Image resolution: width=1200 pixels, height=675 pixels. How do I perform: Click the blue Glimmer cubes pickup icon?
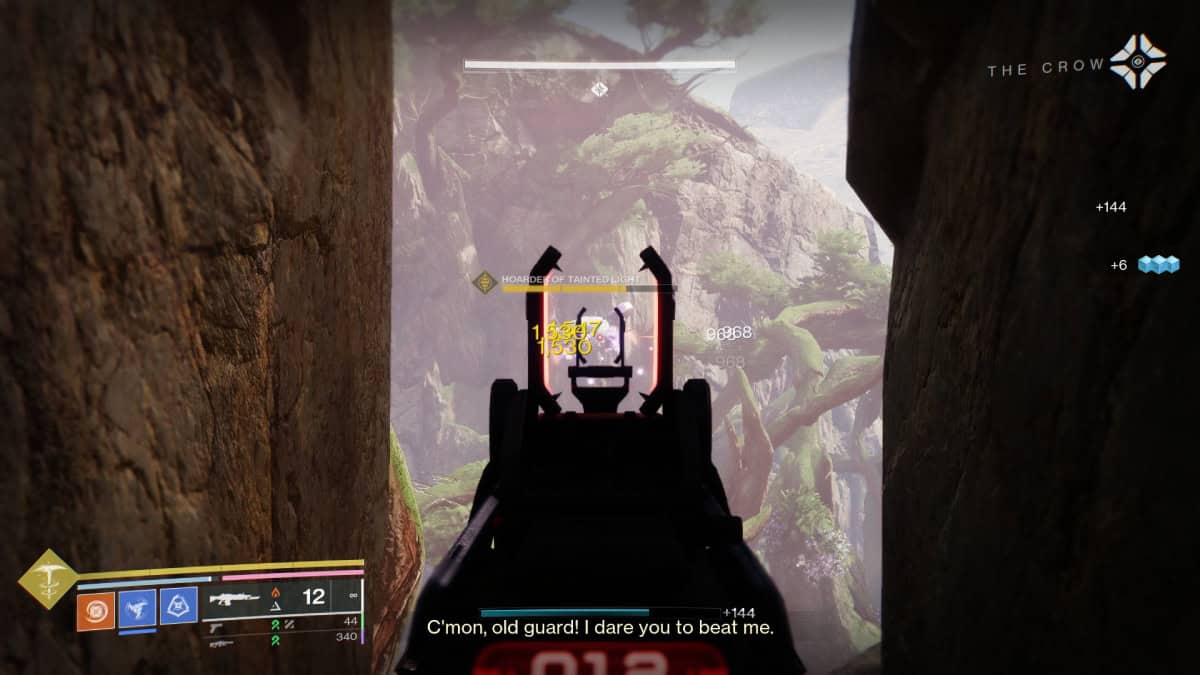tap(1158, 265)
